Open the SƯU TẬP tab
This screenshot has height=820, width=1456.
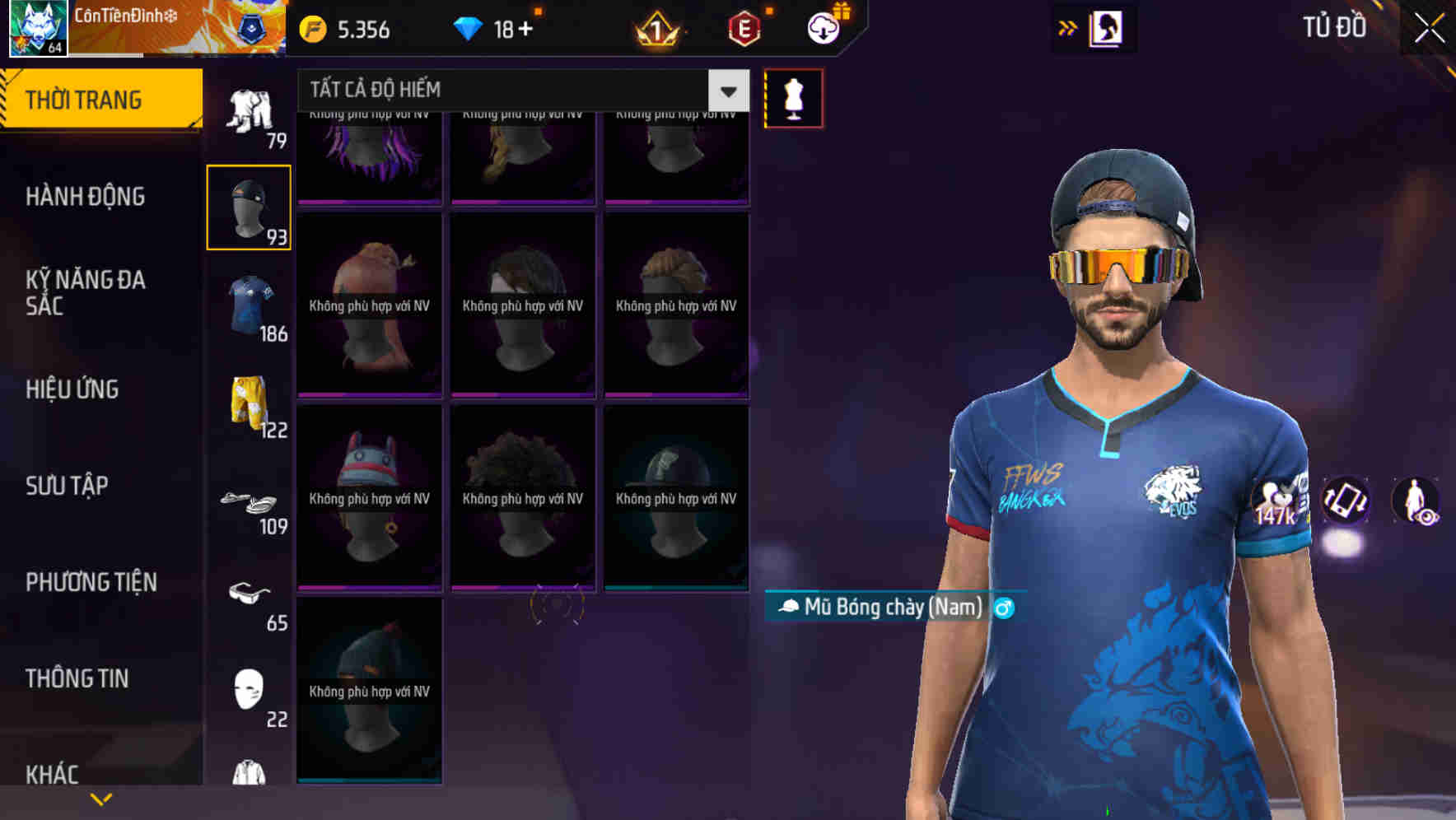[x=69, y=486]
